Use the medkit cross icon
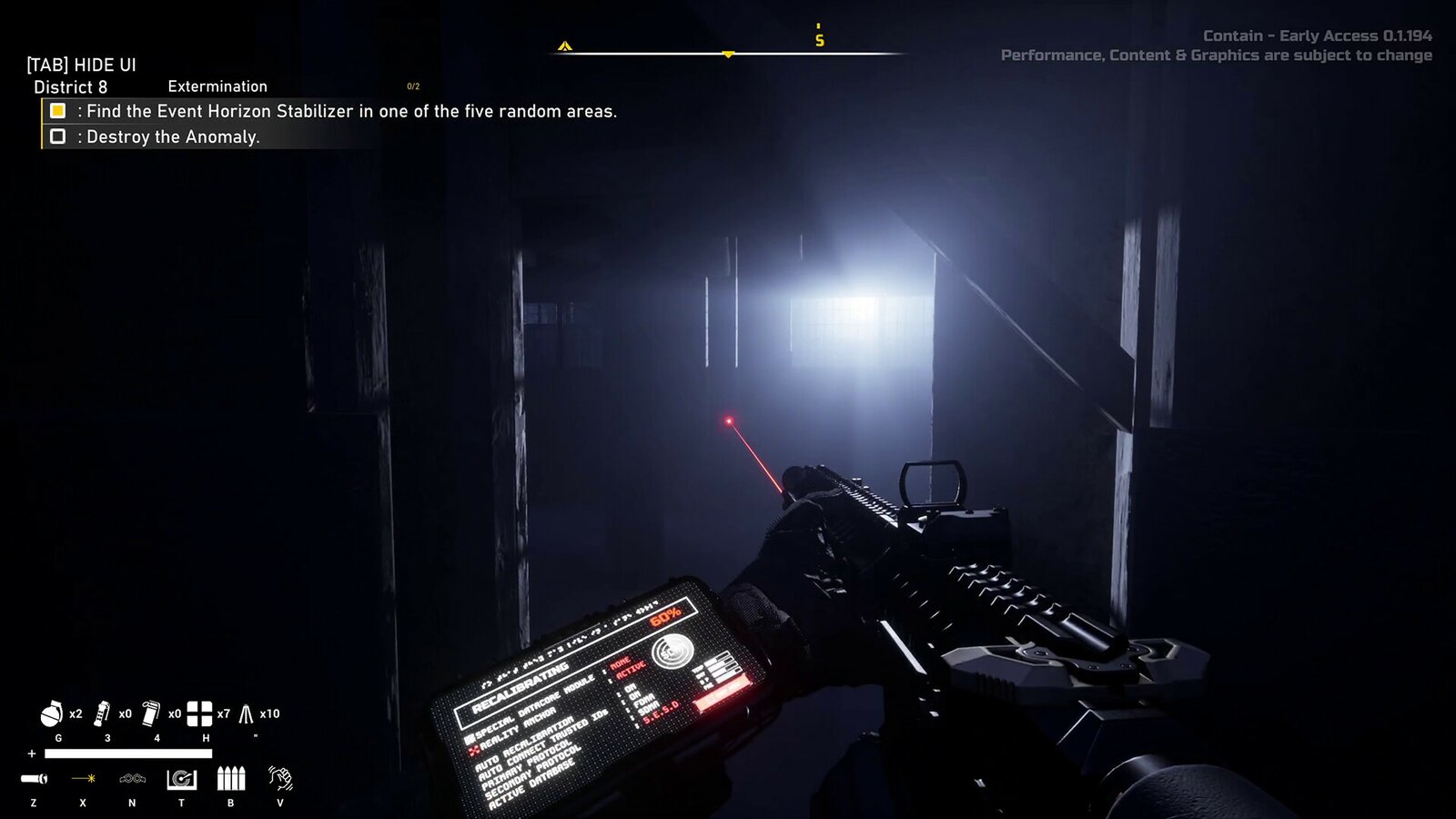The width and height of the screenshot is (1456, 819). coord(199,713)
